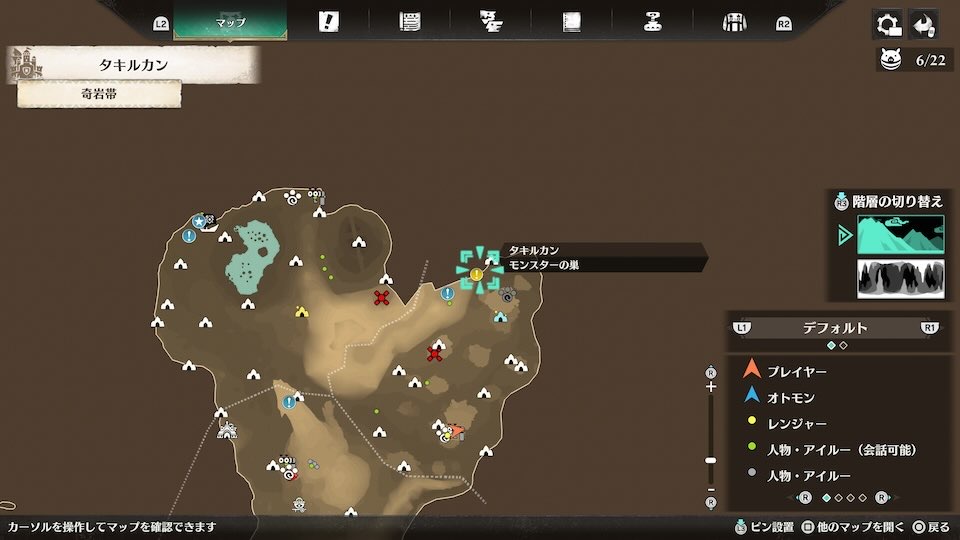Image resolution: width=960 pixels, height=540 pixels.
Task: Click the zoom slider handle
Action: click(x=711, y=460)
